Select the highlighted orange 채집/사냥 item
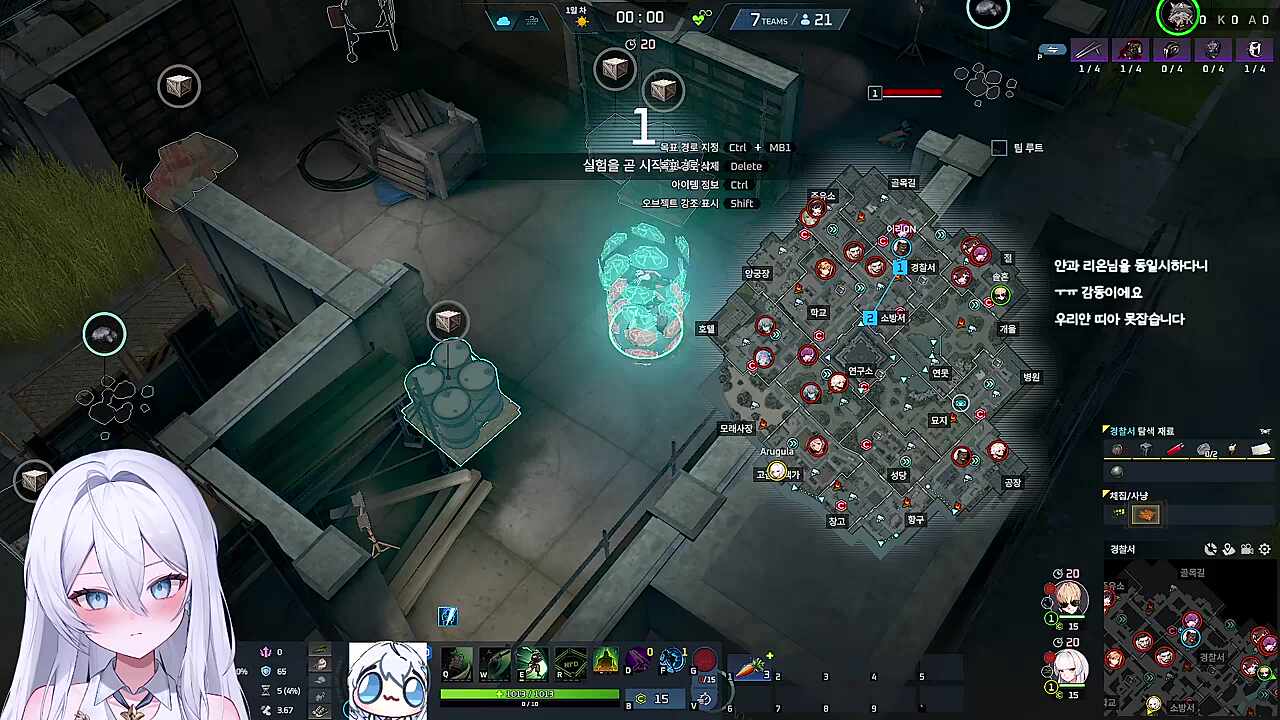 [x=1145, y=515]
